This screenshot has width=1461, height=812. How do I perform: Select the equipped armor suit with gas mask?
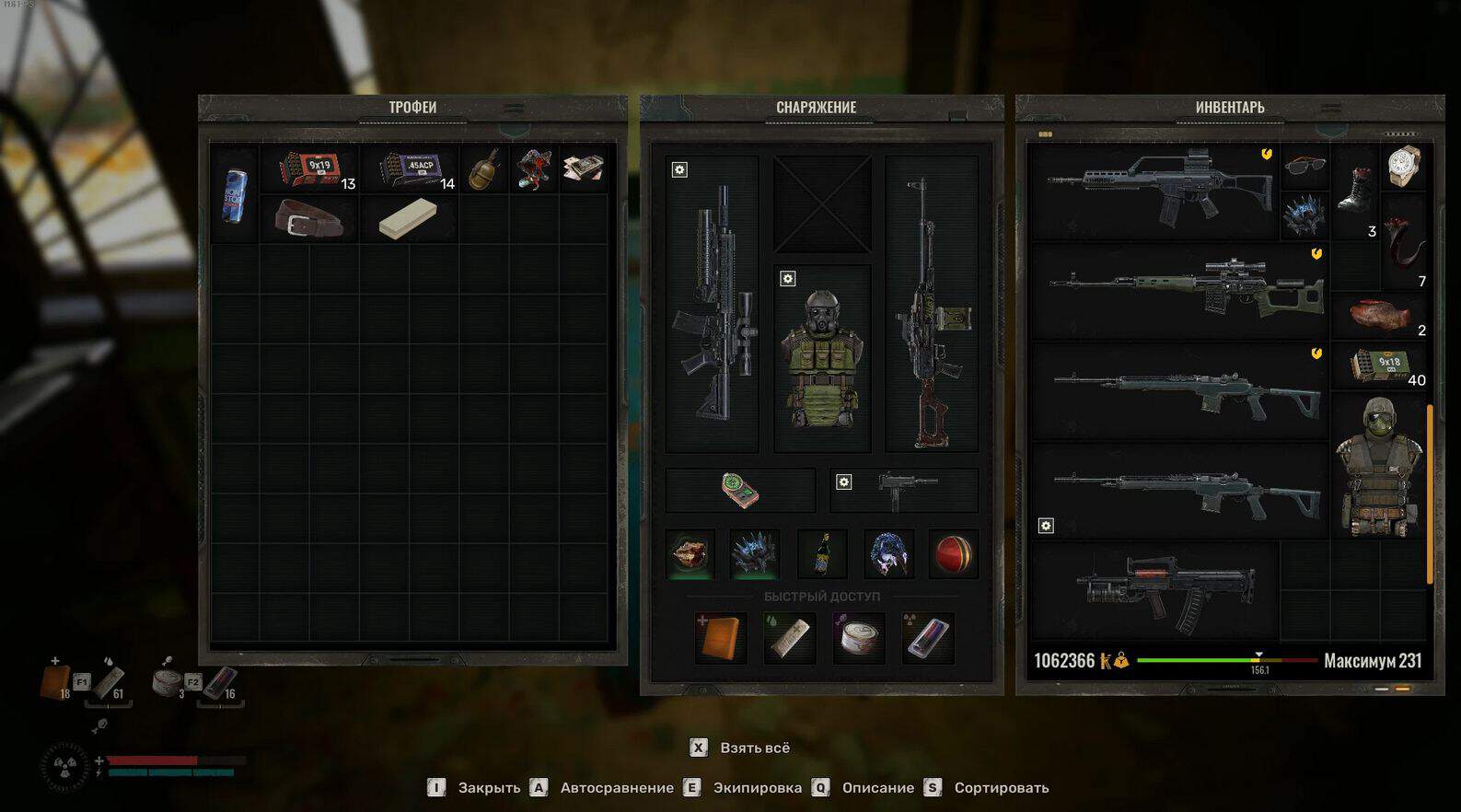[x=821, y=359]
